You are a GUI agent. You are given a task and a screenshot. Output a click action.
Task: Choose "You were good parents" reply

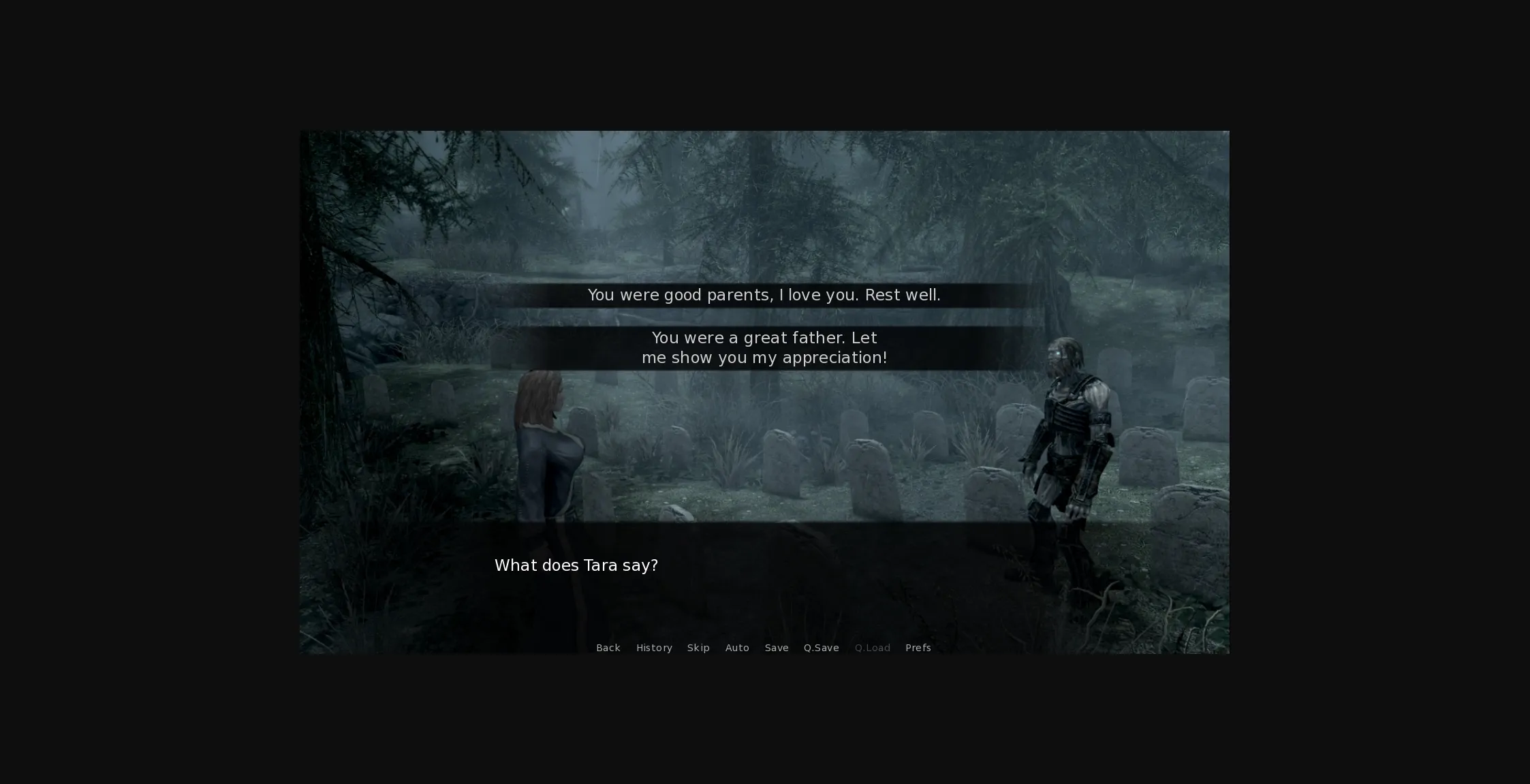[764, 295]
